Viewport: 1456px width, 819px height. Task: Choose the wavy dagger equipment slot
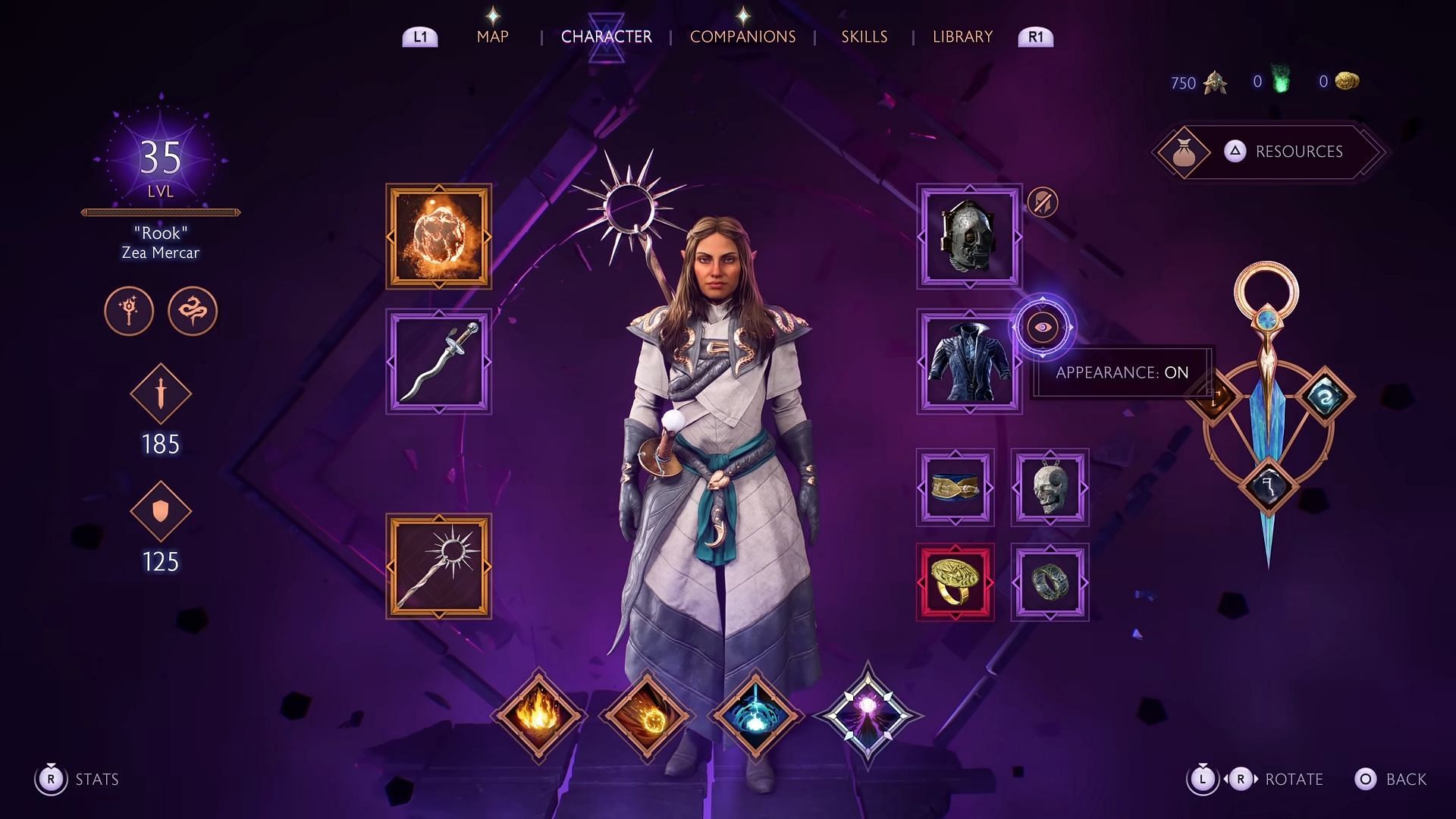tap(438, 361)
